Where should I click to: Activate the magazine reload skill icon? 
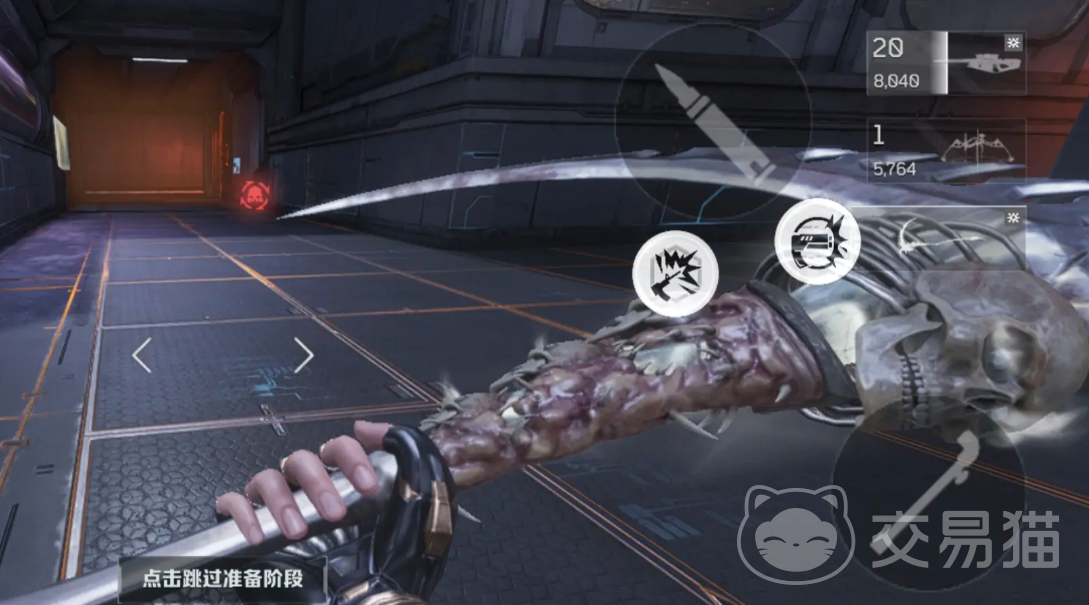817,243
